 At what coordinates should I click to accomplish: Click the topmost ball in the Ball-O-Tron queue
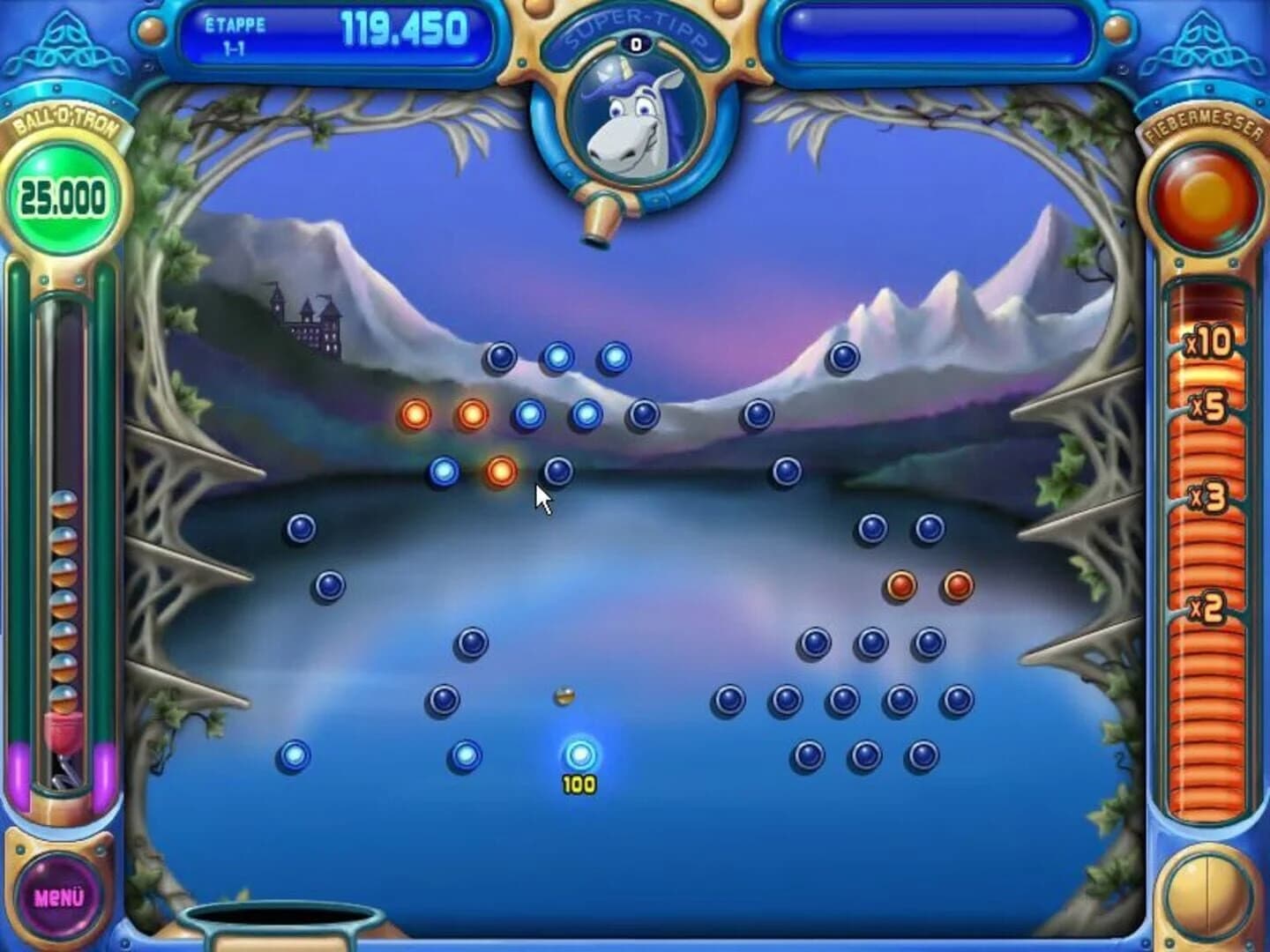point(65,506)
